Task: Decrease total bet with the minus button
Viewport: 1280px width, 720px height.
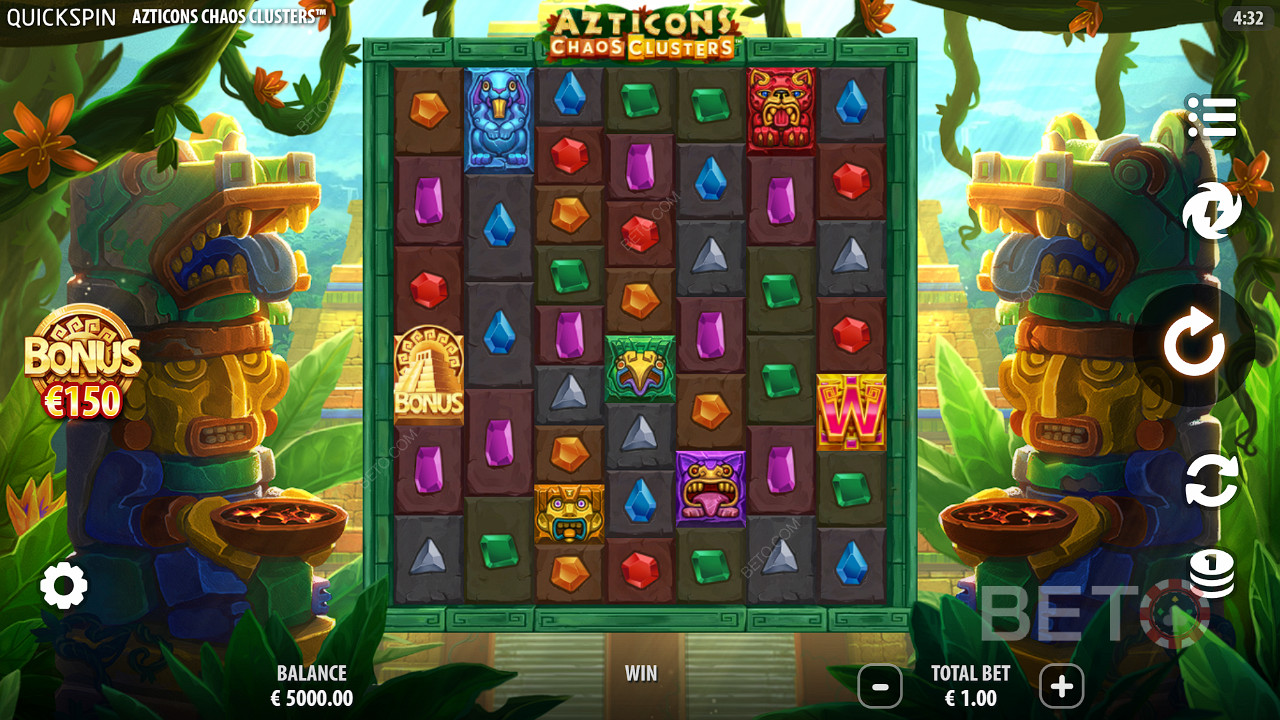Action: coord(880,687)
